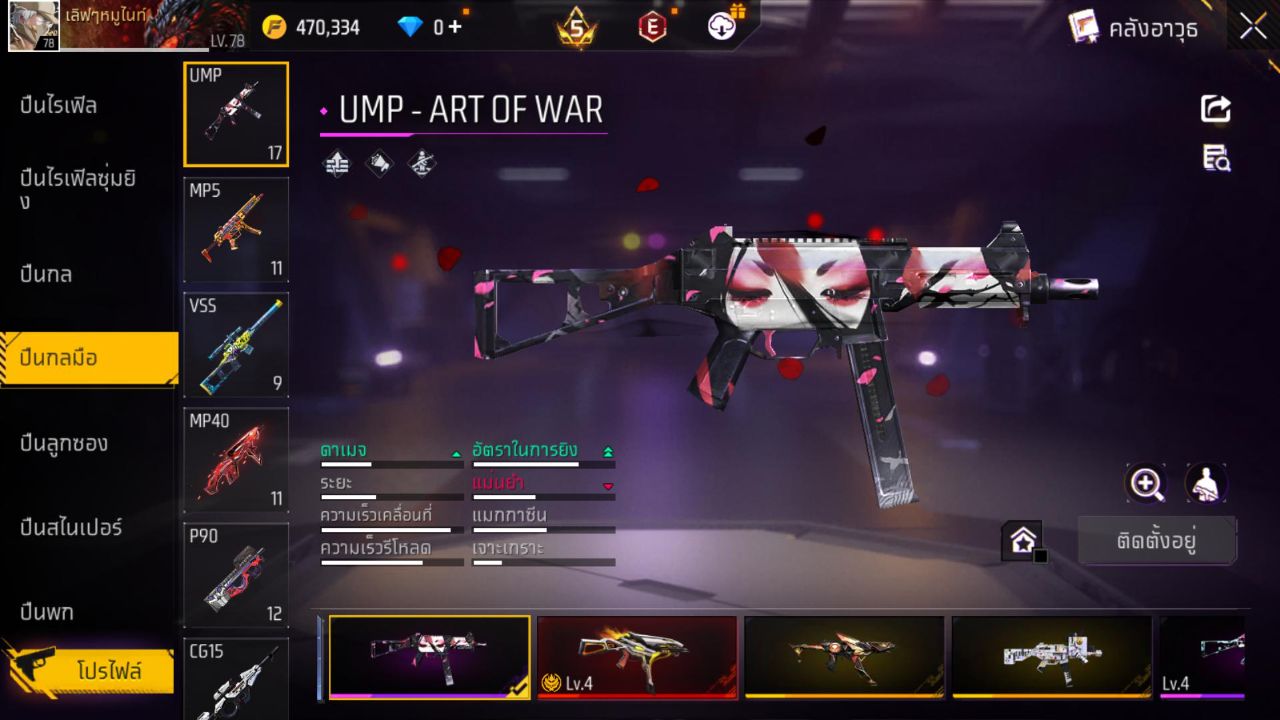Image resolution: width=1280 pixels, height=720 pixels.
Task: Select the home default-skin icon near equip button
Action: [x=1023, y=539]
